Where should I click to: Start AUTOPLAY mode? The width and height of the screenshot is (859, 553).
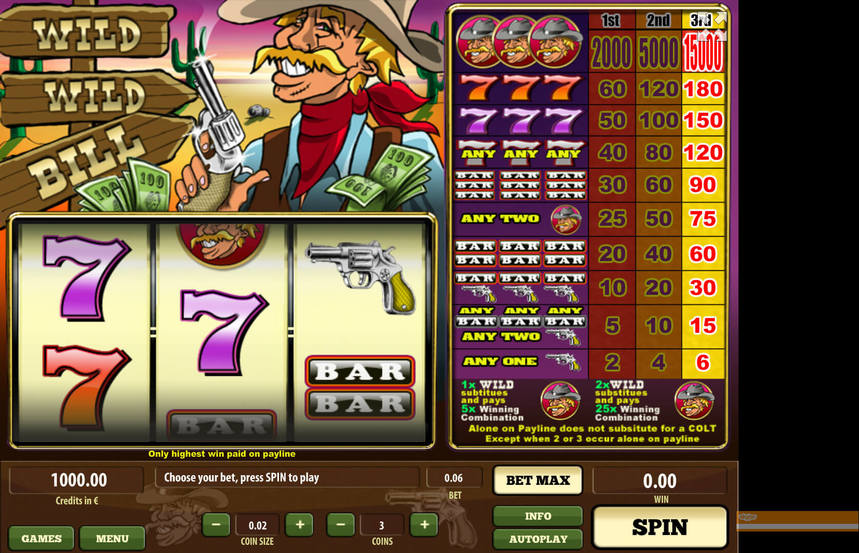pyautogui.click(x=537, y=538)
